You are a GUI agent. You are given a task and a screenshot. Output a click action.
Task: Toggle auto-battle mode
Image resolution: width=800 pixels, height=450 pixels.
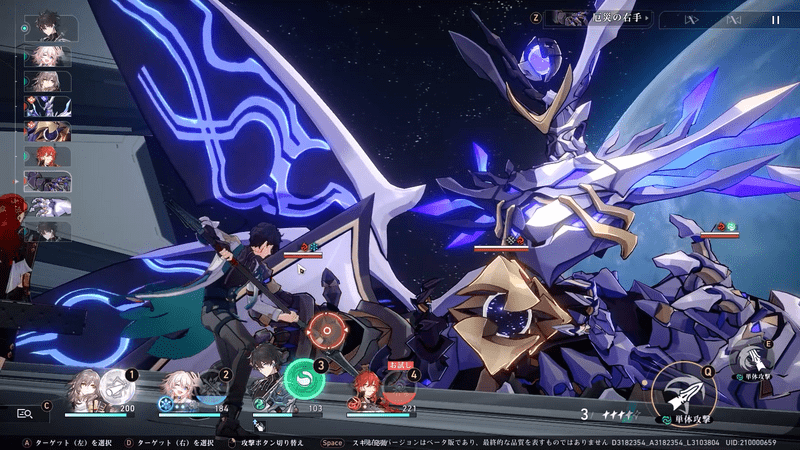point(735,19)
